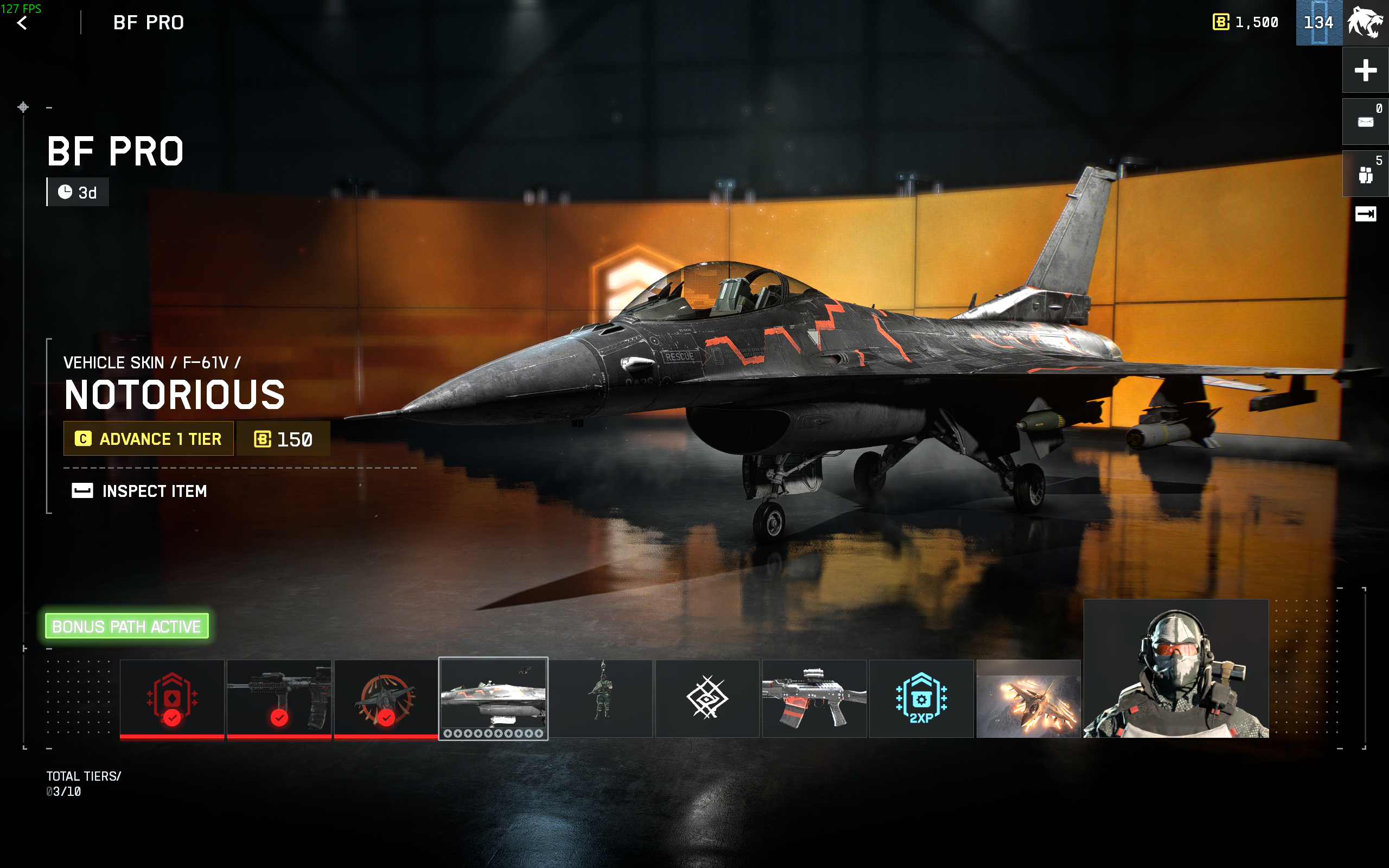Choose the red-magazine assault rifle reward
Viewport: 1389px width, 868px height.
[x=814, y=698]
